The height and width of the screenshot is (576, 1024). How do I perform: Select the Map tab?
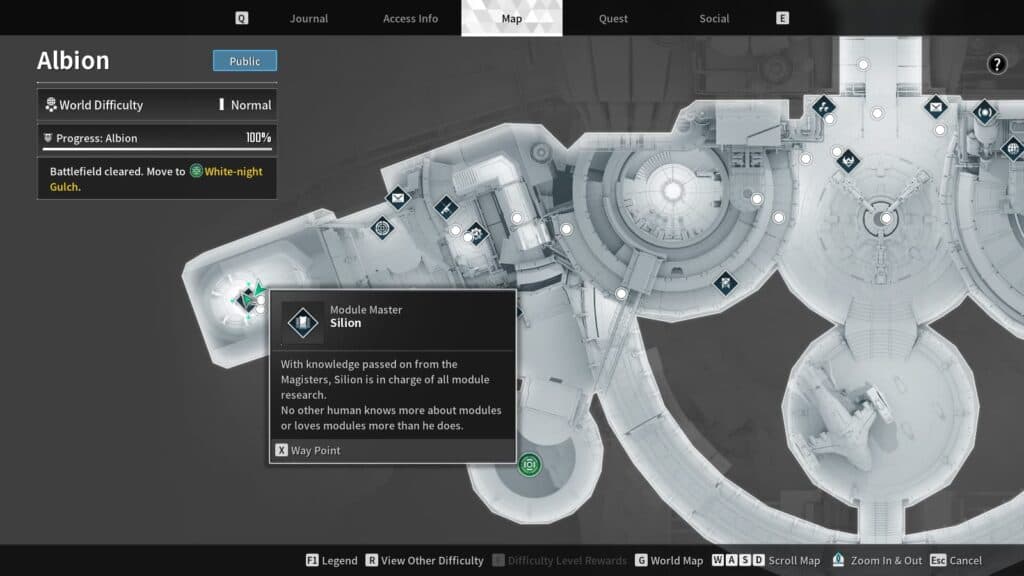pos(511,18)
